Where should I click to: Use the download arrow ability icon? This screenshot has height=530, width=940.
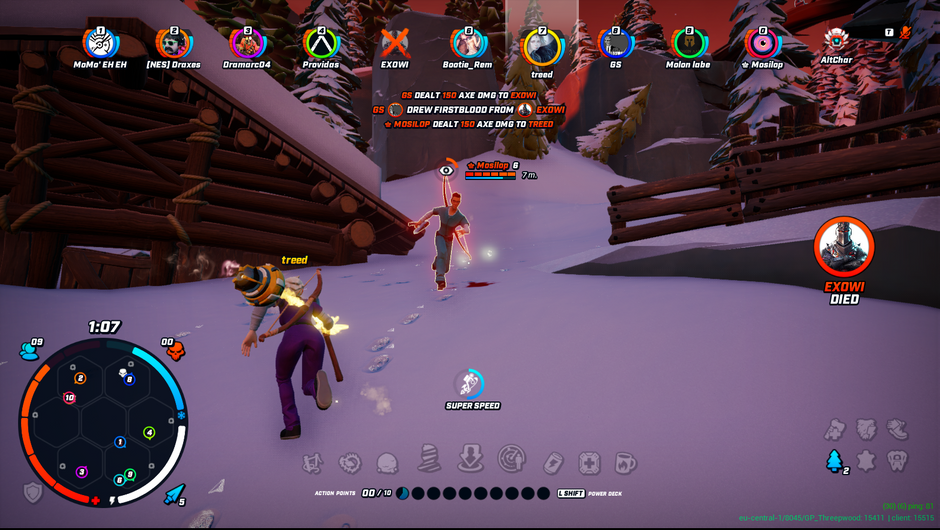470,459
